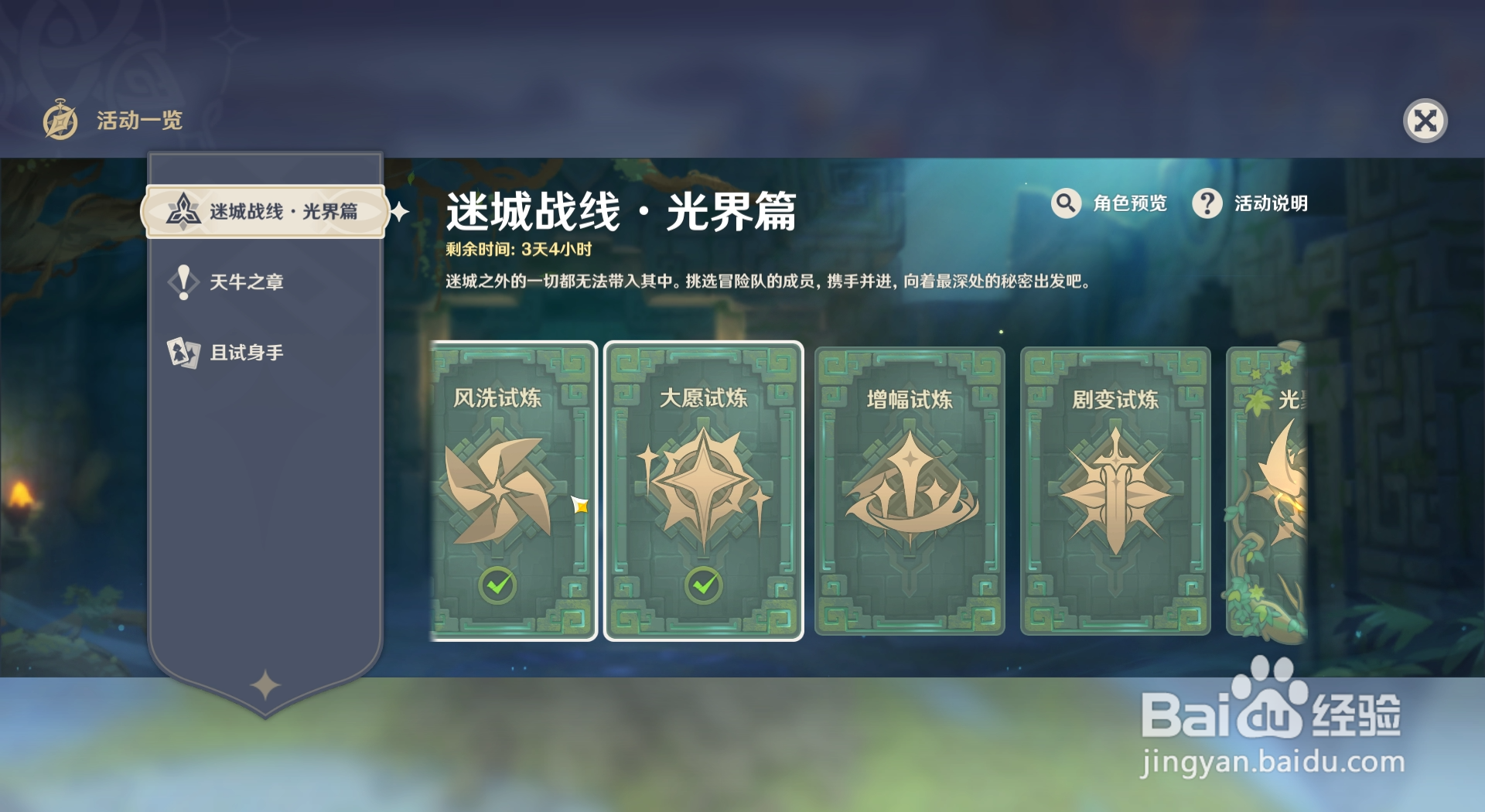Click the cards icon beside 且试身手
This screenshot has height=812, width=1485.
click(183, 352)
